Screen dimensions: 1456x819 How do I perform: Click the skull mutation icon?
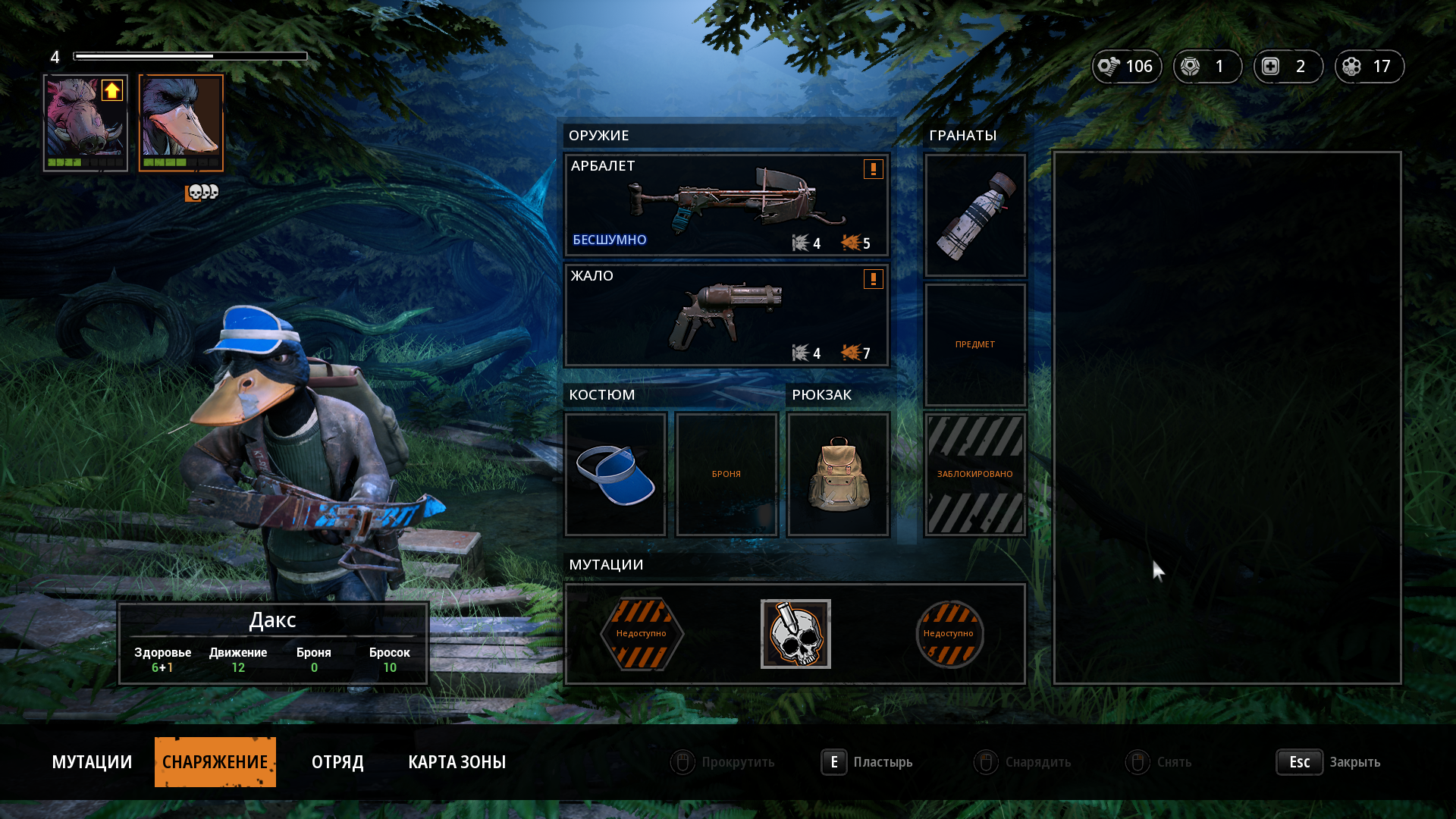coord(795,634)
